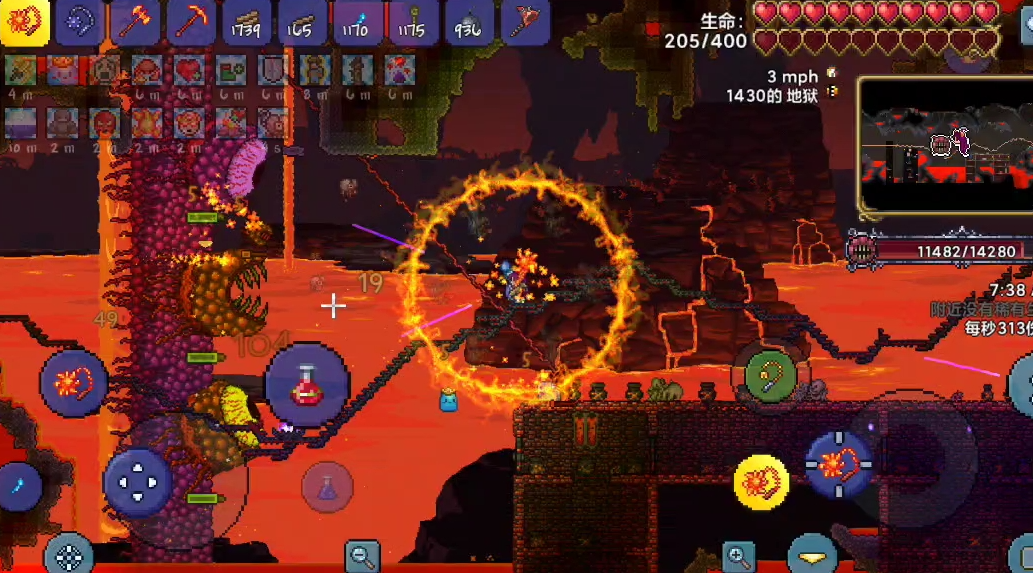Image resolution: width=1033 pixels, height=573 pixels.
Task: Select the yellow torch stack of 1175
Action: pos(412,23)
